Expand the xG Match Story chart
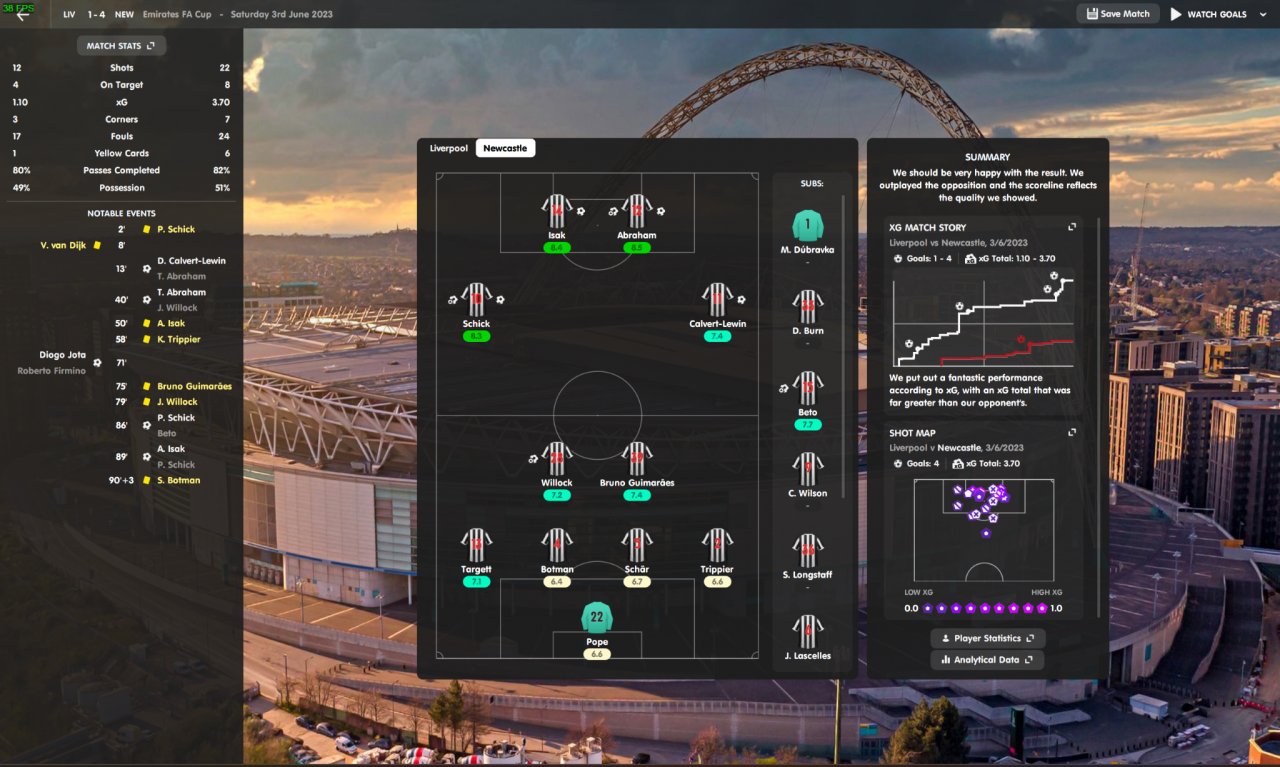 click(x=1072, y=227)
